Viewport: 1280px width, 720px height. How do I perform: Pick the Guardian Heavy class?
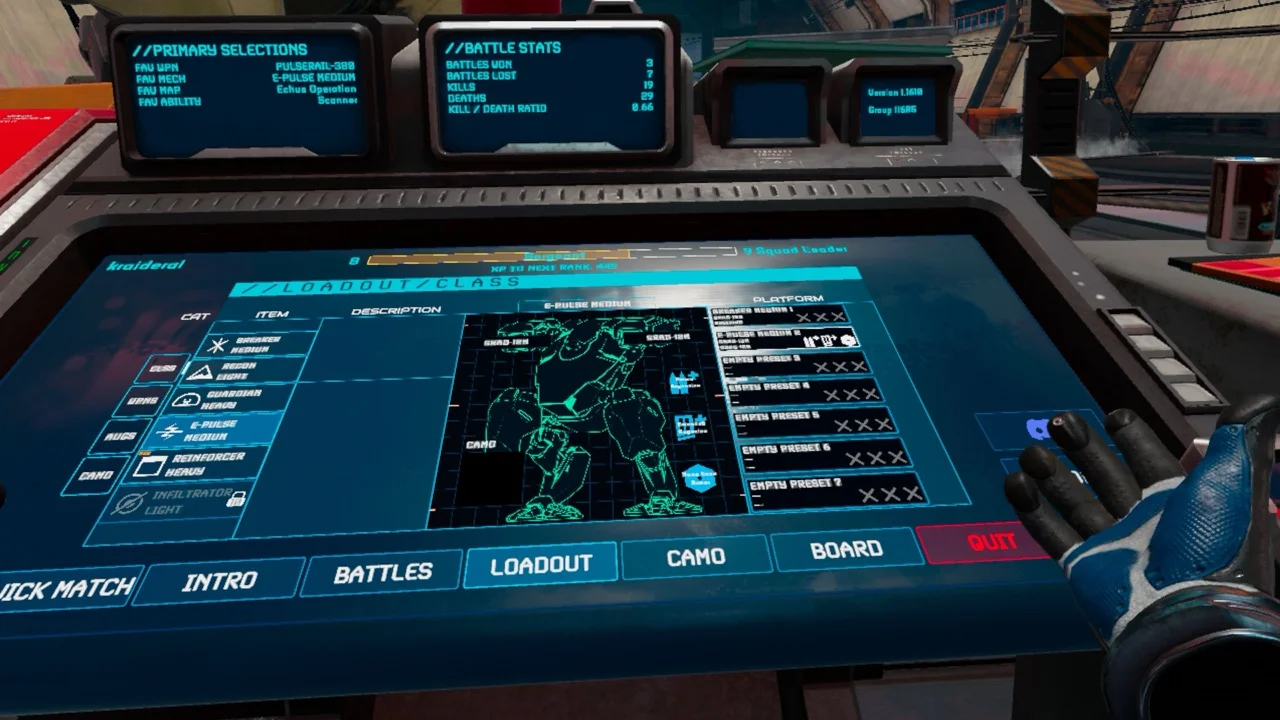click(230, 400)
